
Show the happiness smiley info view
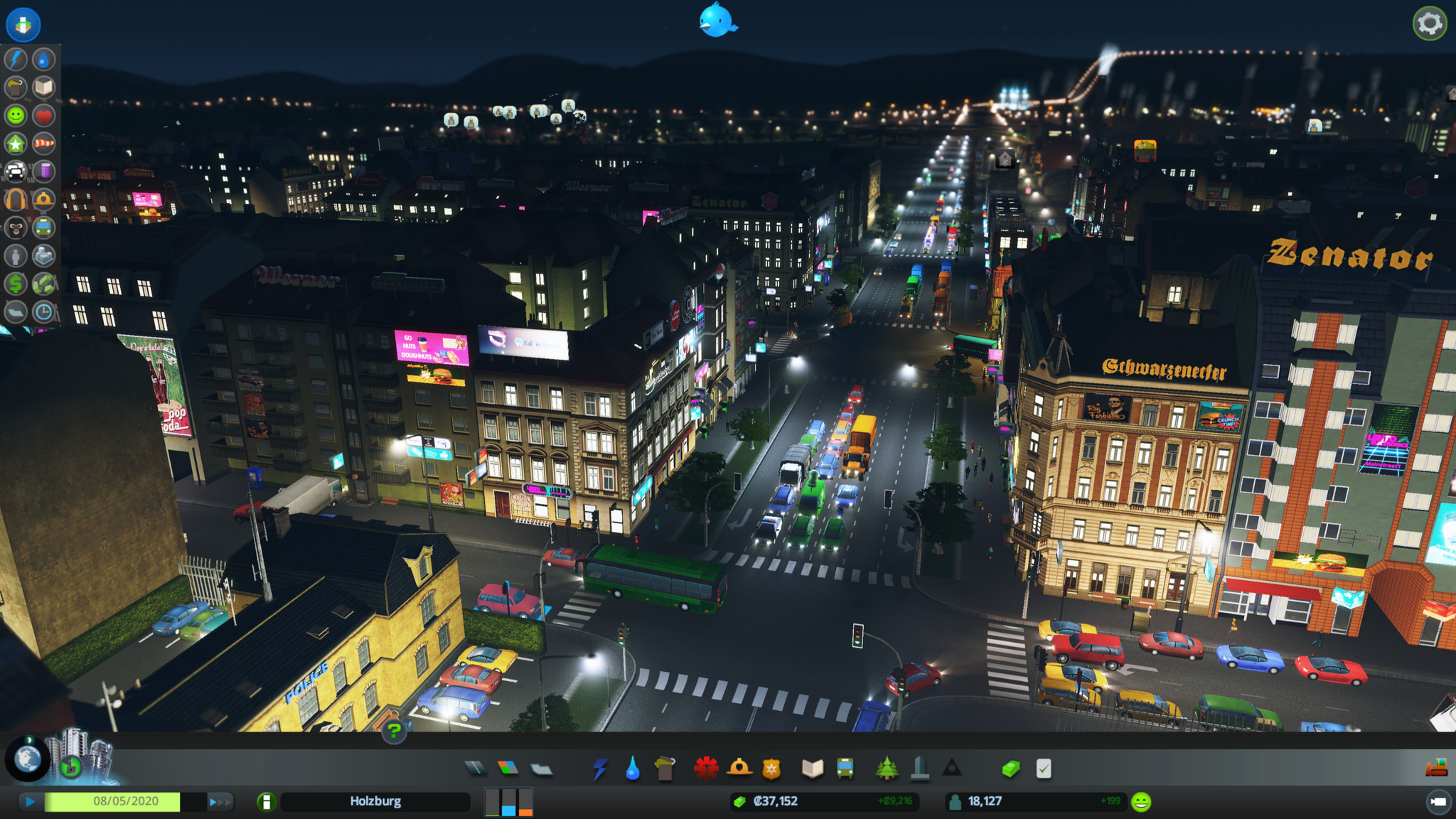16,115
